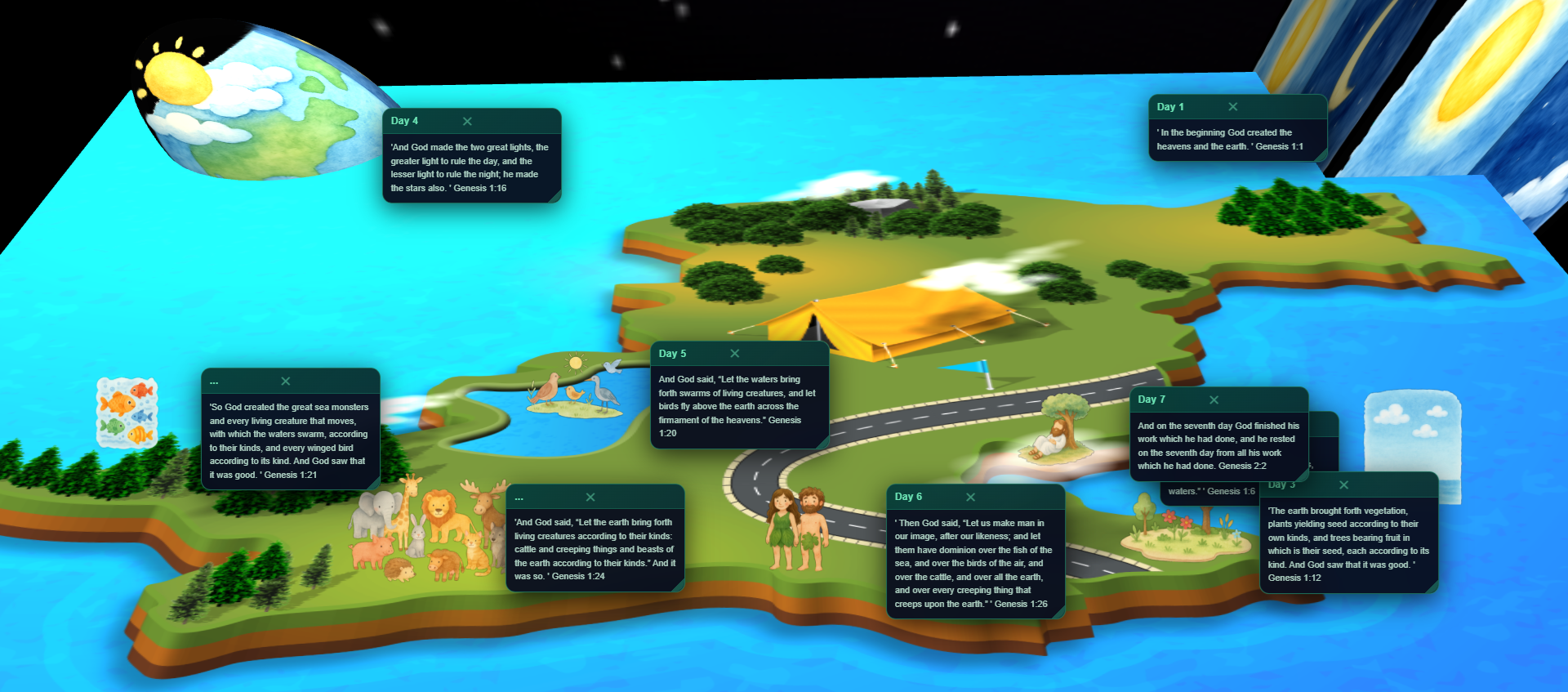Close the Day 5 verse popup
The image size is (1568, 692).
coord(733,353)
